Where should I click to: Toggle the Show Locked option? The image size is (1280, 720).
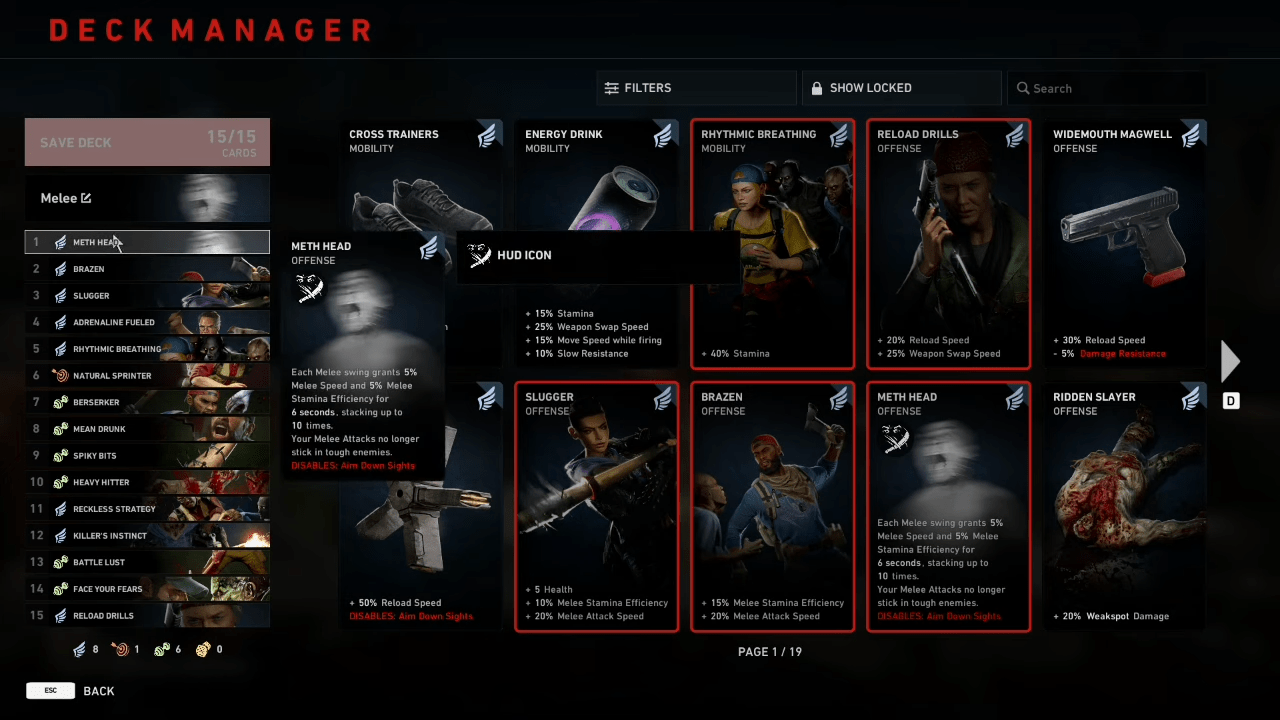tap(901, 88)
